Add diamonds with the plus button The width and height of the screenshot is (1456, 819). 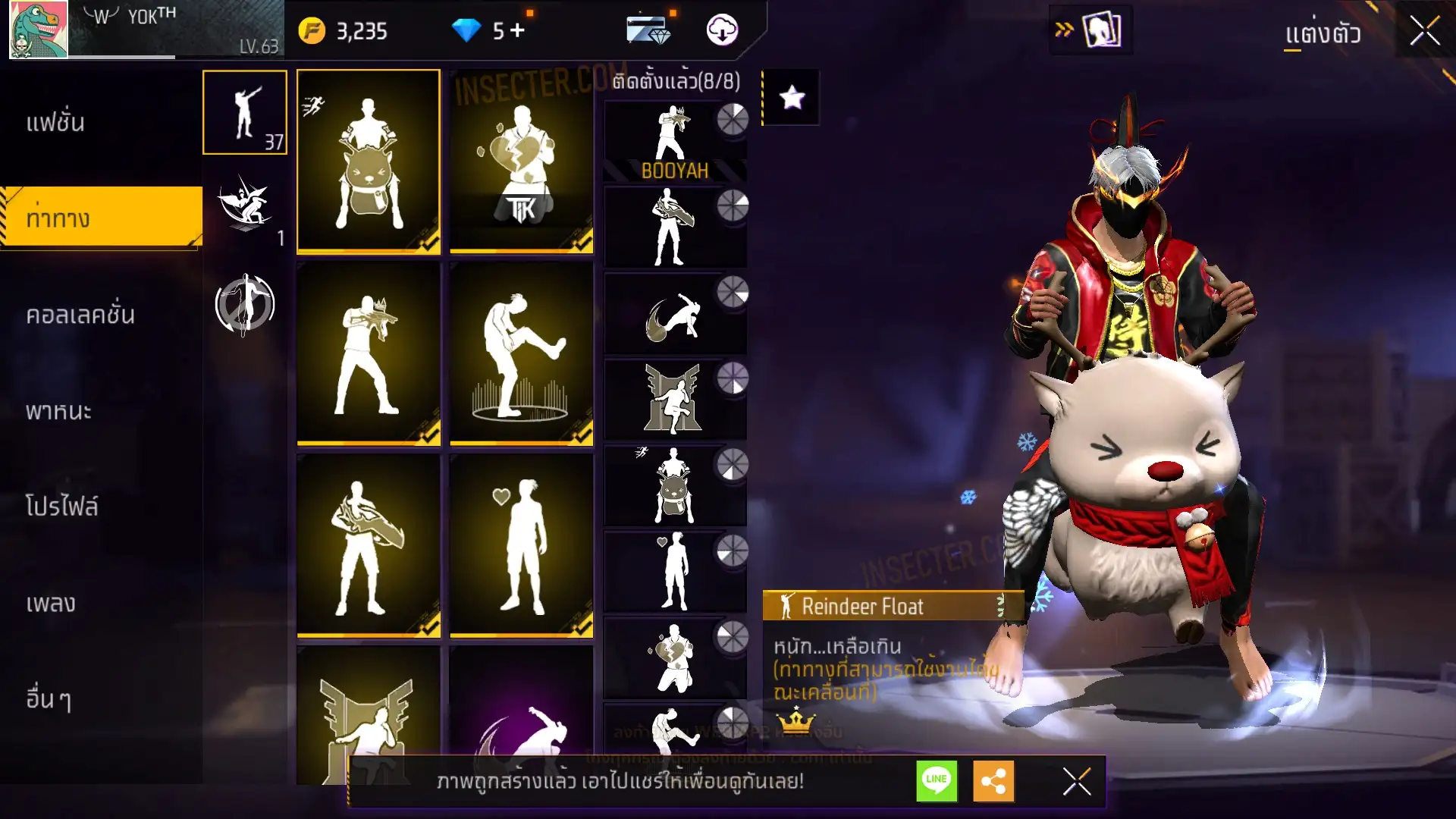point(517,30)
